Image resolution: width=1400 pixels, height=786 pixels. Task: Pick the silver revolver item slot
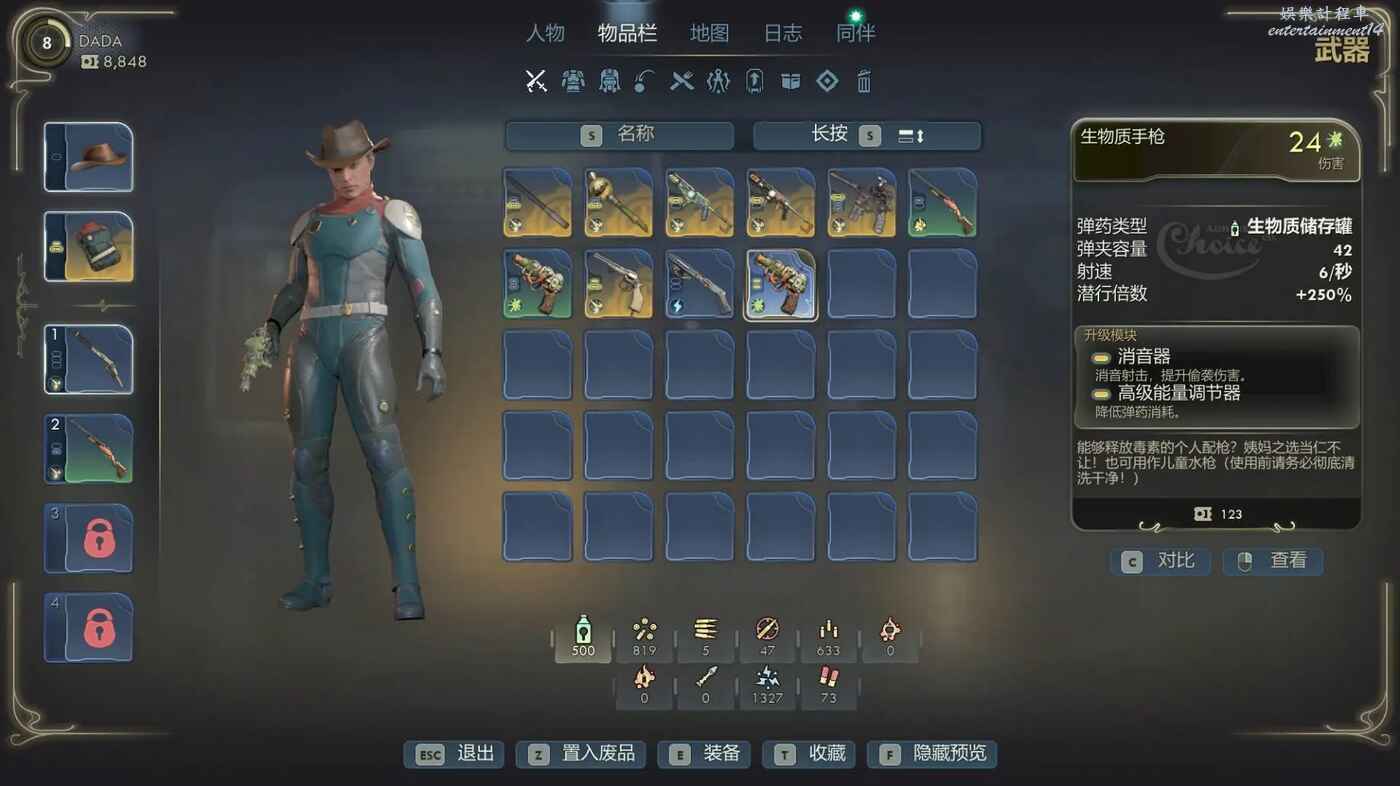(x=619, y=284)
